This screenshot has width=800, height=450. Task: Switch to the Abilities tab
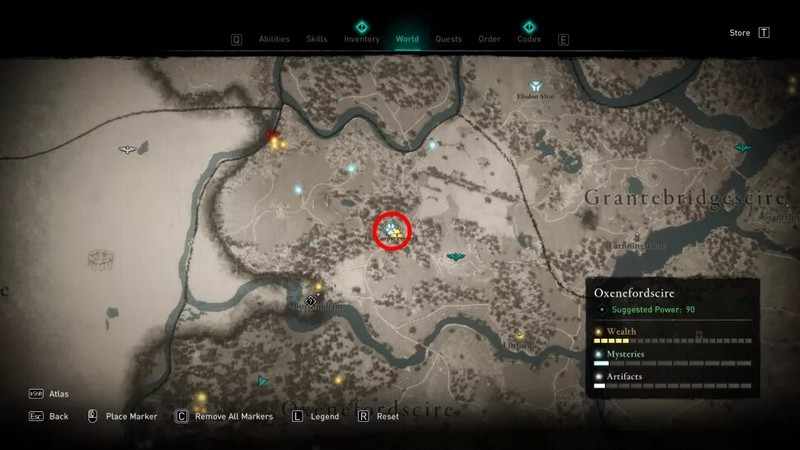click(274, 40)
